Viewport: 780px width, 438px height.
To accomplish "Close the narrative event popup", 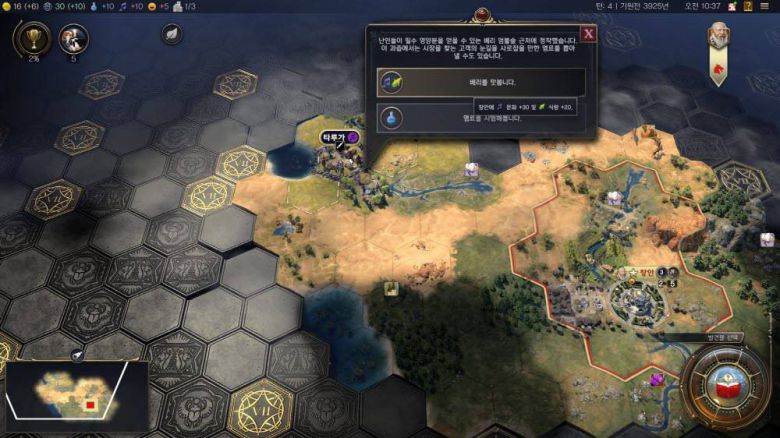I will 588,33.
